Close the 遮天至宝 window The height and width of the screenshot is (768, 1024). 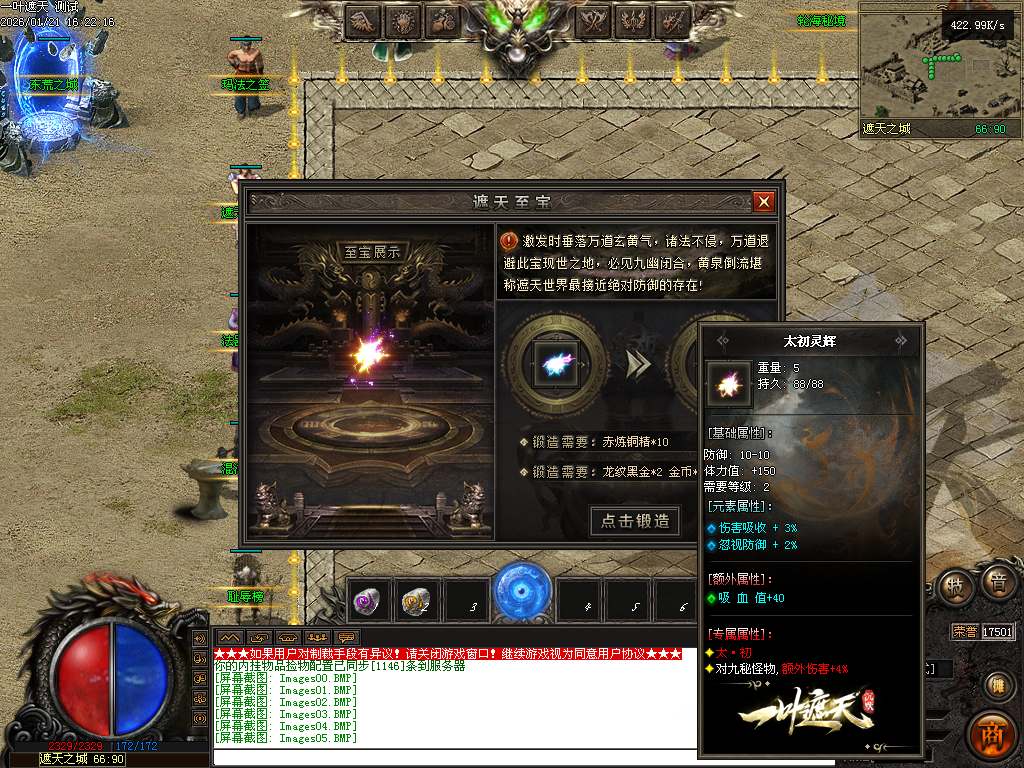(x=764, y=202)
